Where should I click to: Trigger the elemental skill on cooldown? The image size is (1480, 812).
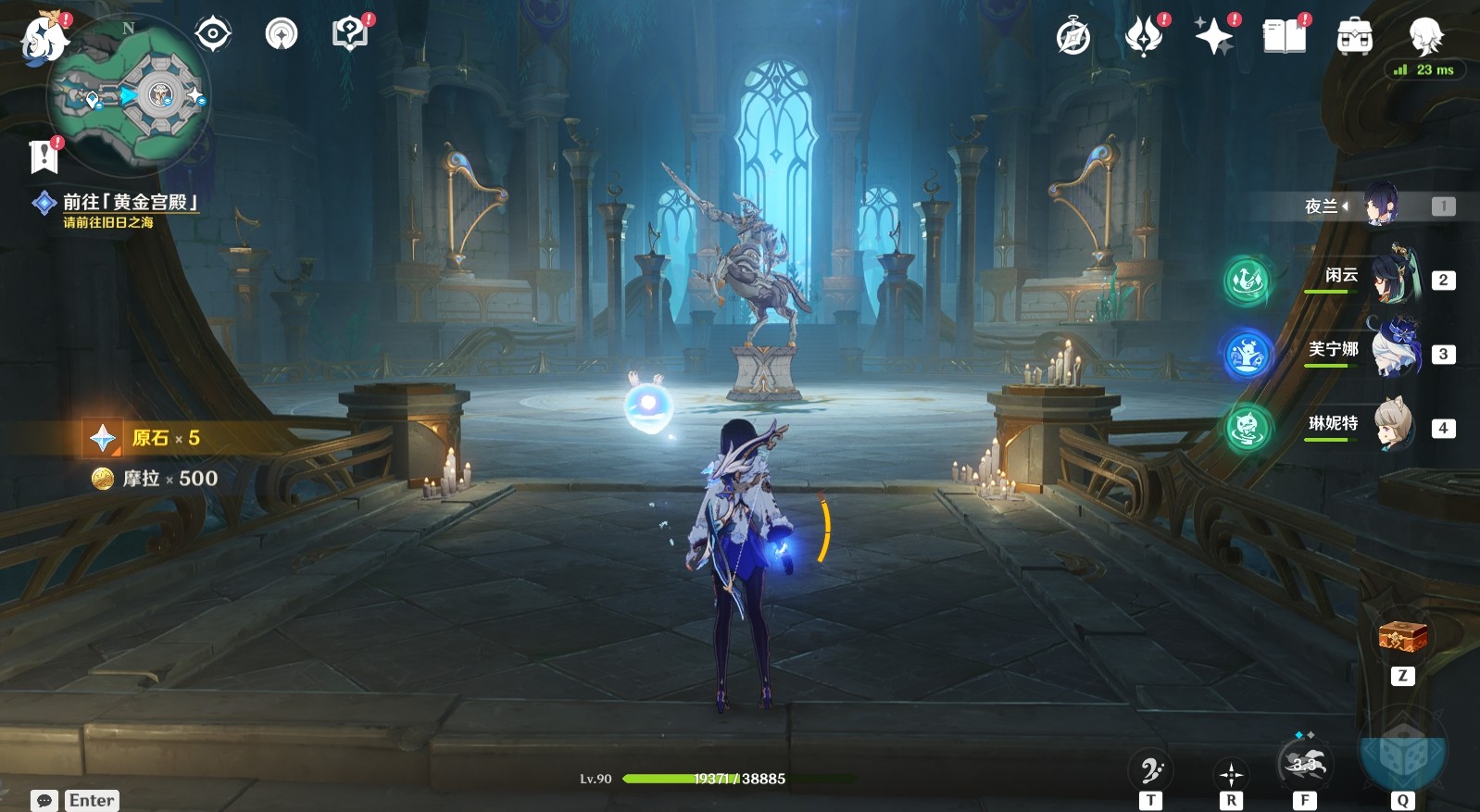(x=1304, y=765)
